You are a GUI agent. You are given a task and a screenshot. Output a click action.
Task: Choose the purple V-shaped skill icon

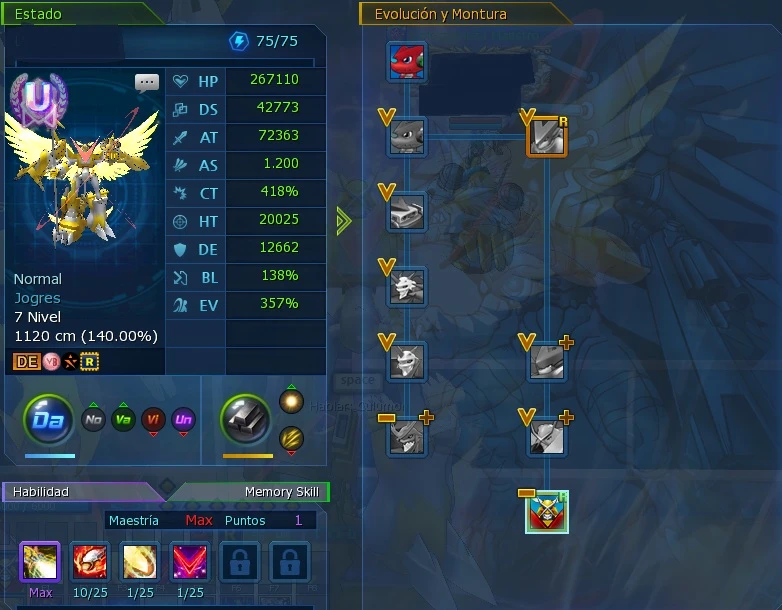tap(189, 562)
